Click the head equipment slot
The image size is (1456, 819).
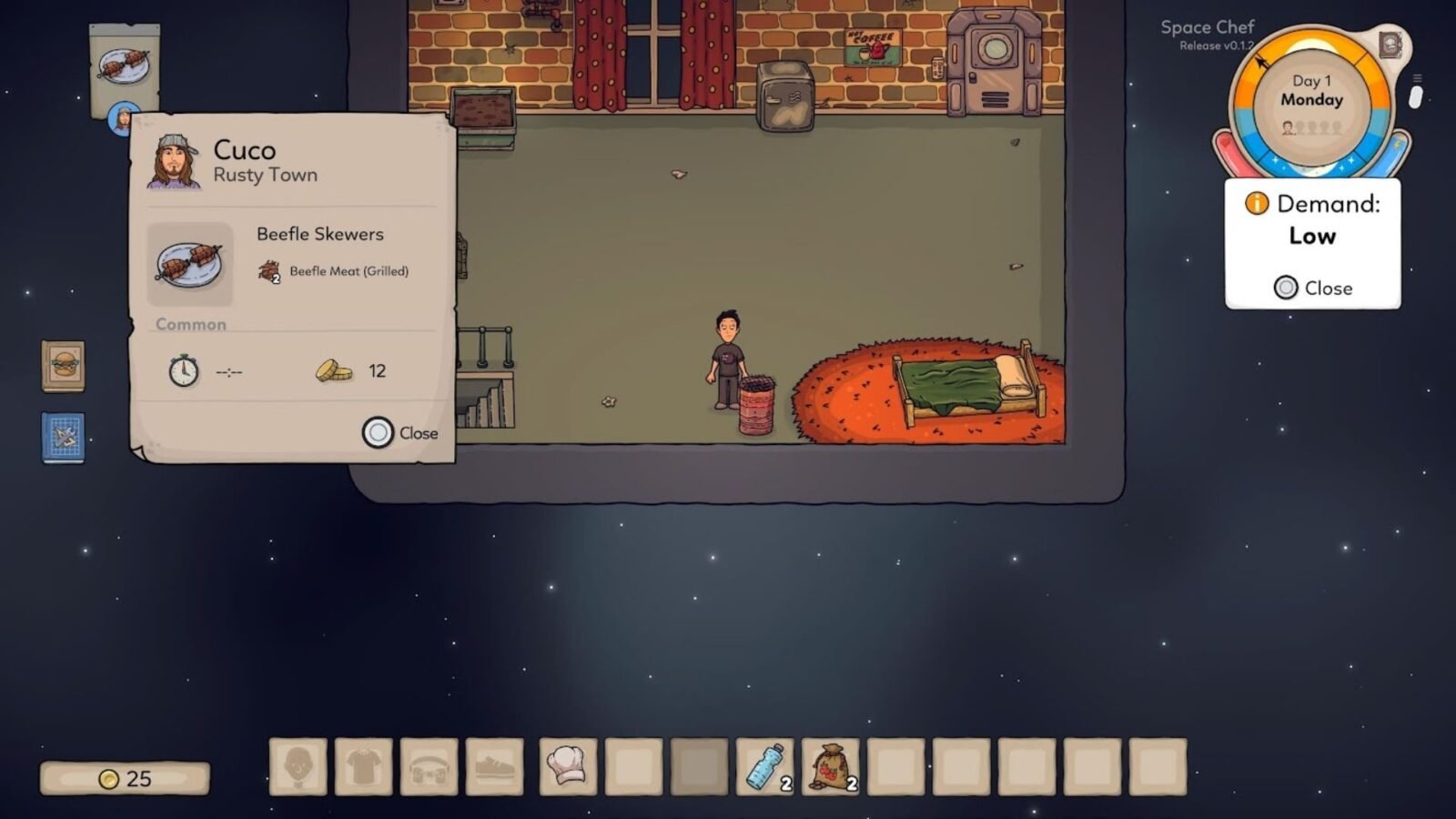pos(298,766)
